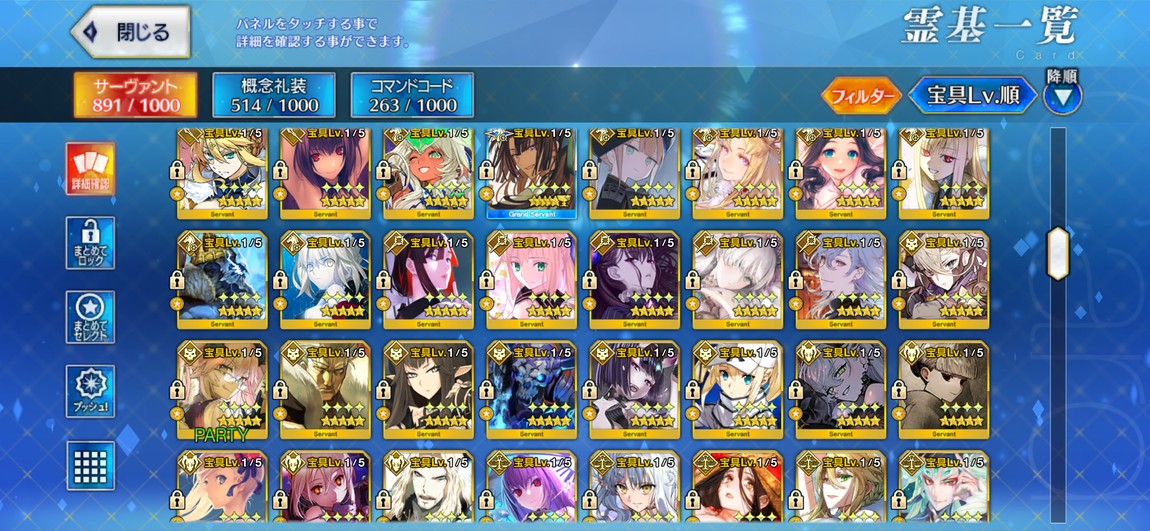Switch to the サーヴァント tab
1150x531 pixels.
(x=136, y=95)
